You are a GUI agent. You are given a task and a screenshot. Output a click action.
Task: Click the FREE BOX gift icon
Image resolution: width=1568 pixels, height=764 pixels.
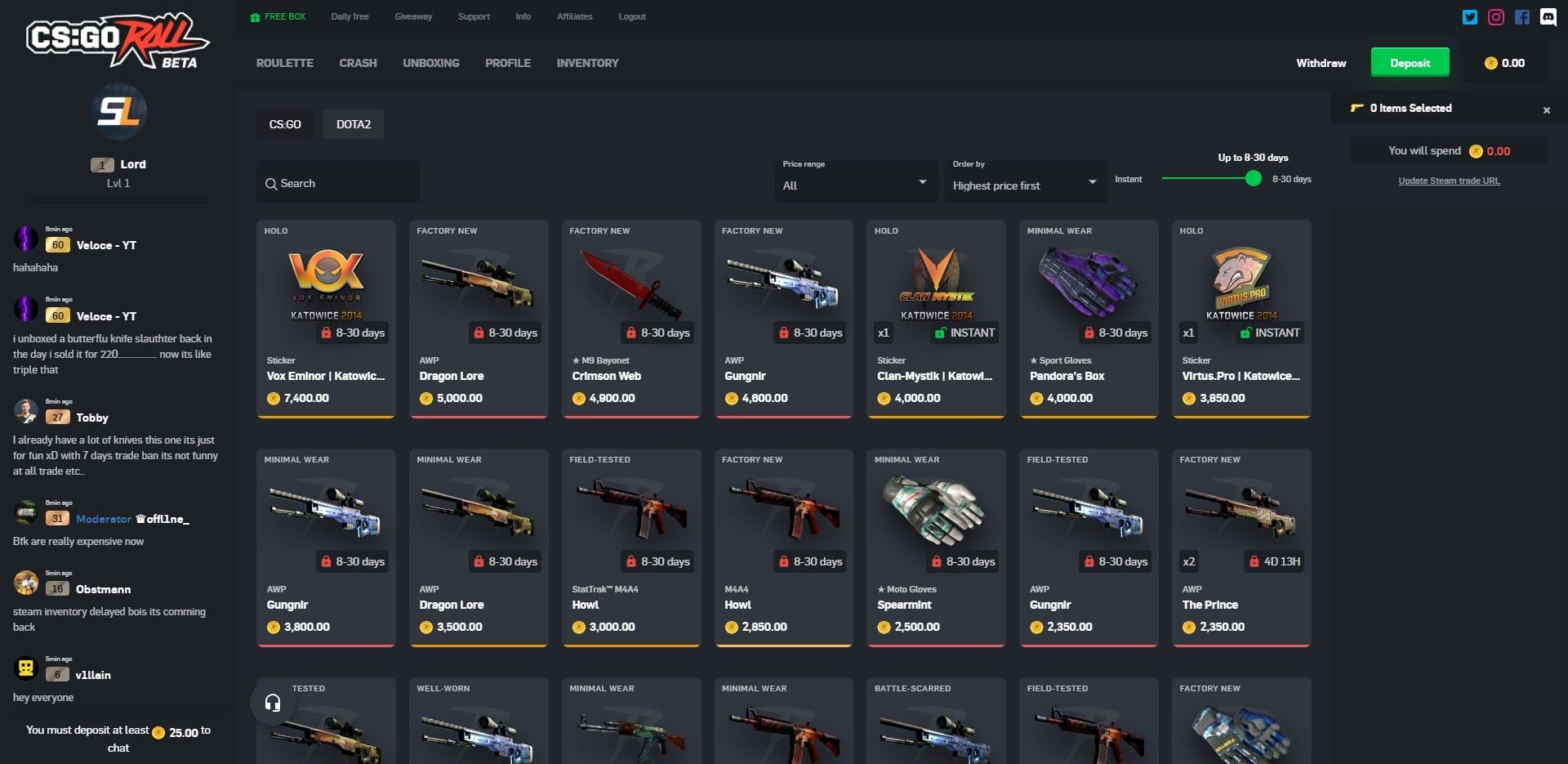254,16
